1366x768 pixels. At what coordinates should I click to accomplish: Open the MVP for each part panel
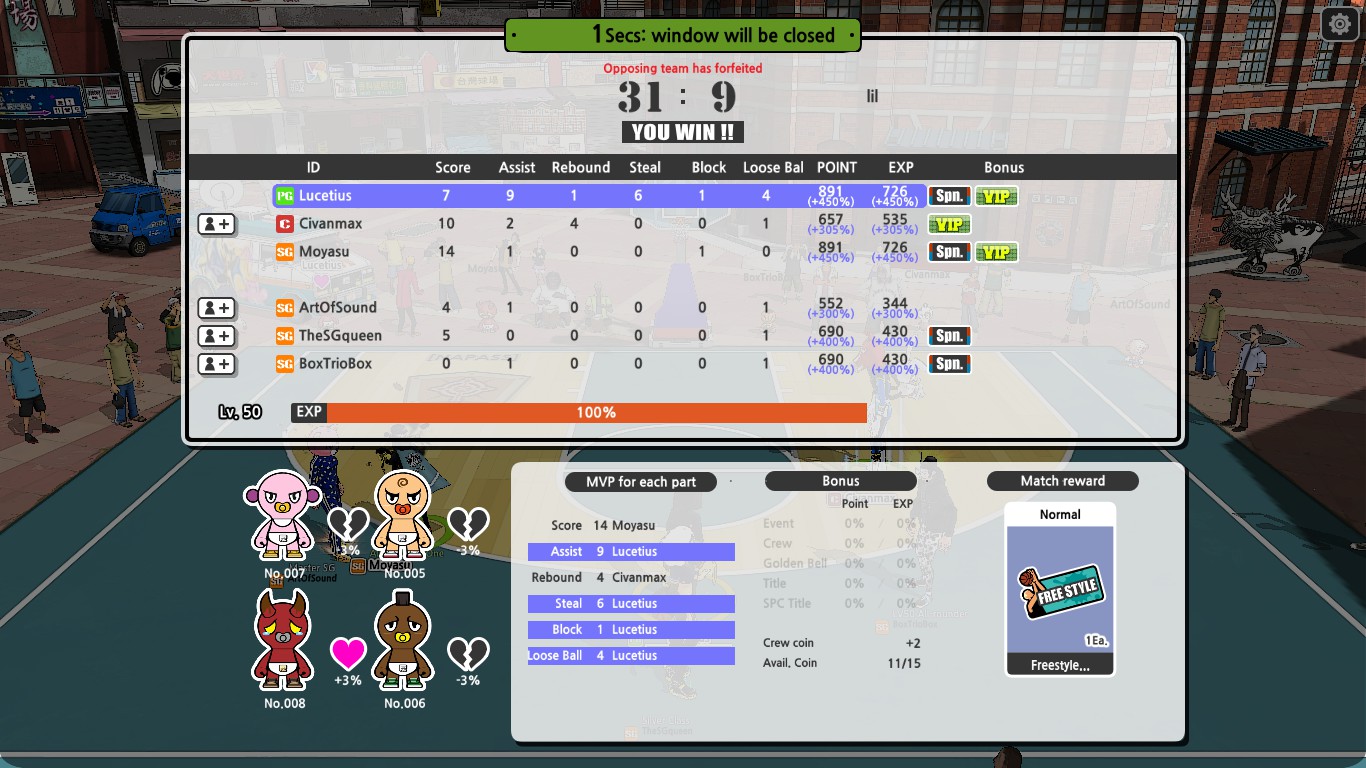tap(640, 482)
